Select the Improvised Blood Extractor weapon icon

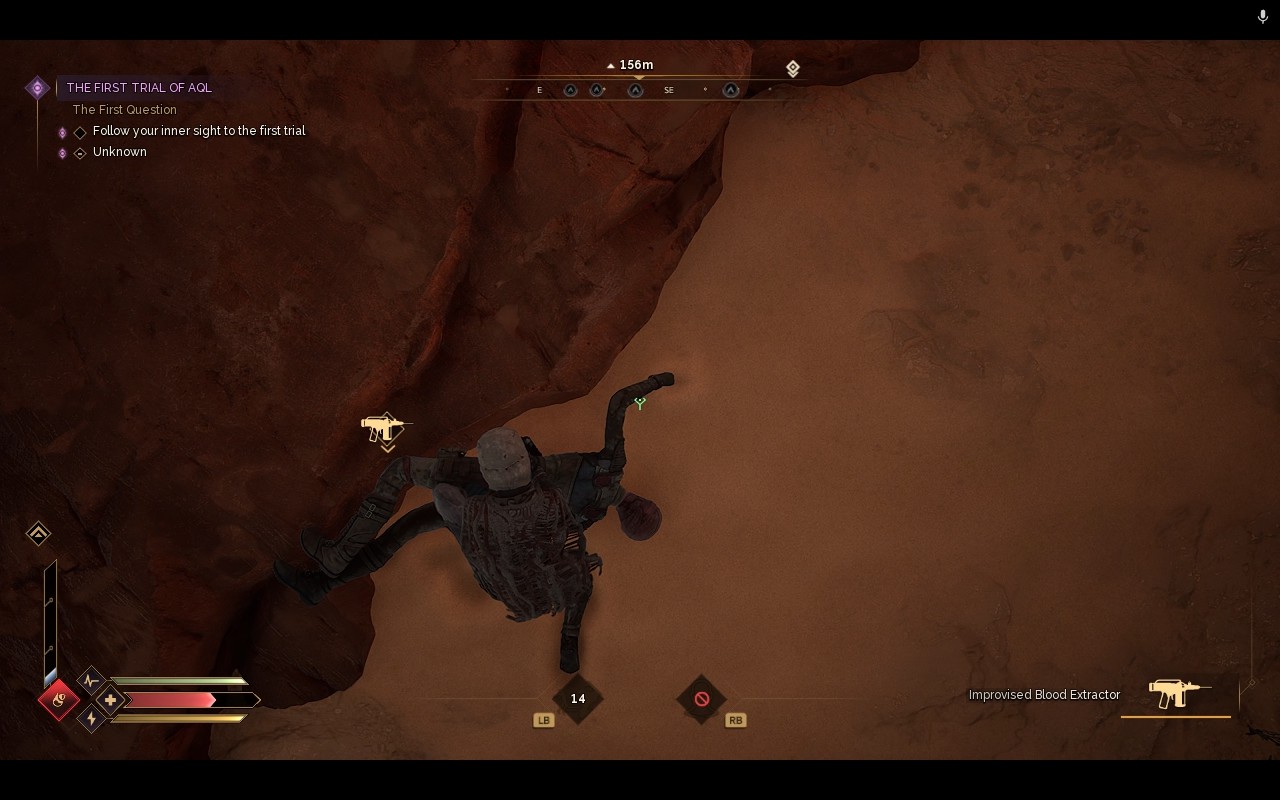click(x=1177, y=693)
